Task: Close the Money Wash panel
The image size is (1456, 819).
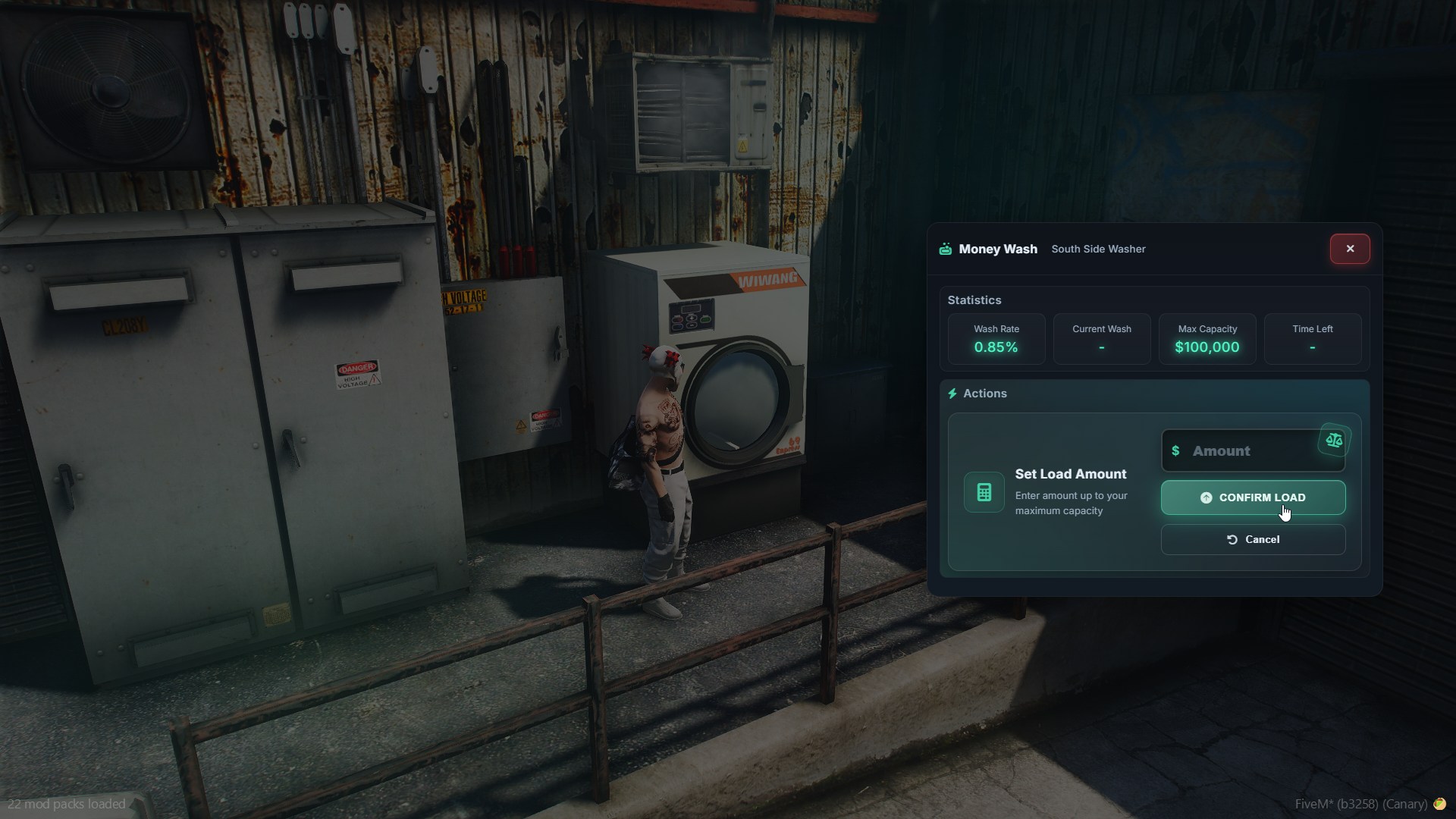Action: coord(1350,249)
